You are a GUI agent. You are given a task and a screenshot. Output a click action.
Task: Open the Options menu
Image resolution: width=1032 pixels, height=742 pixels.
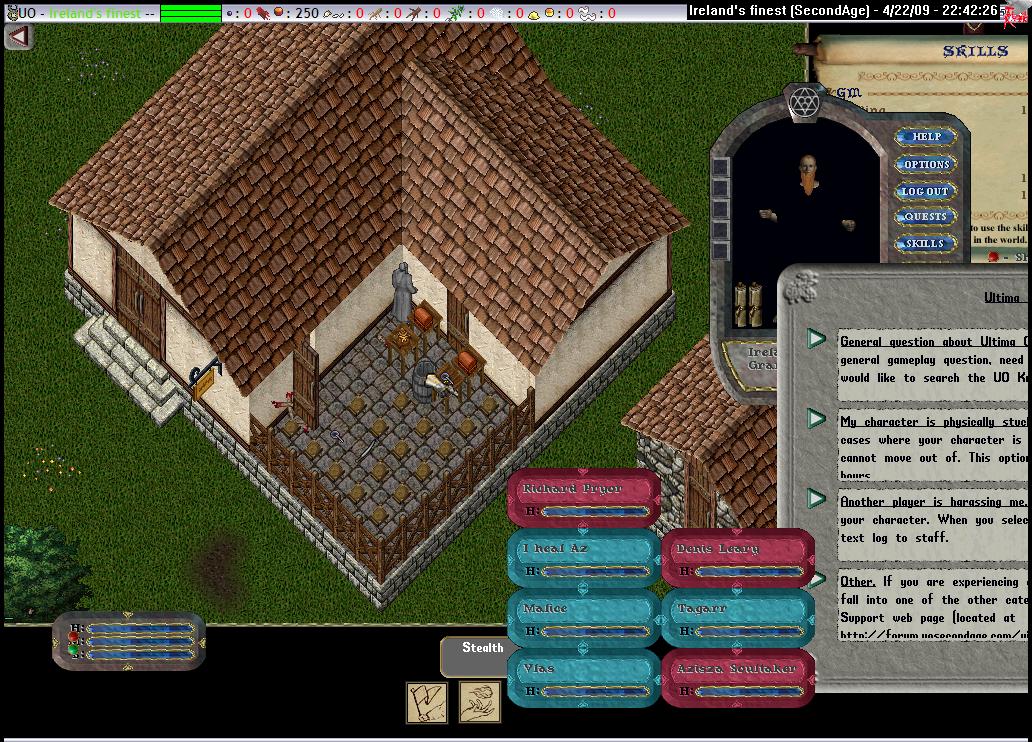(x=926, y=164)
